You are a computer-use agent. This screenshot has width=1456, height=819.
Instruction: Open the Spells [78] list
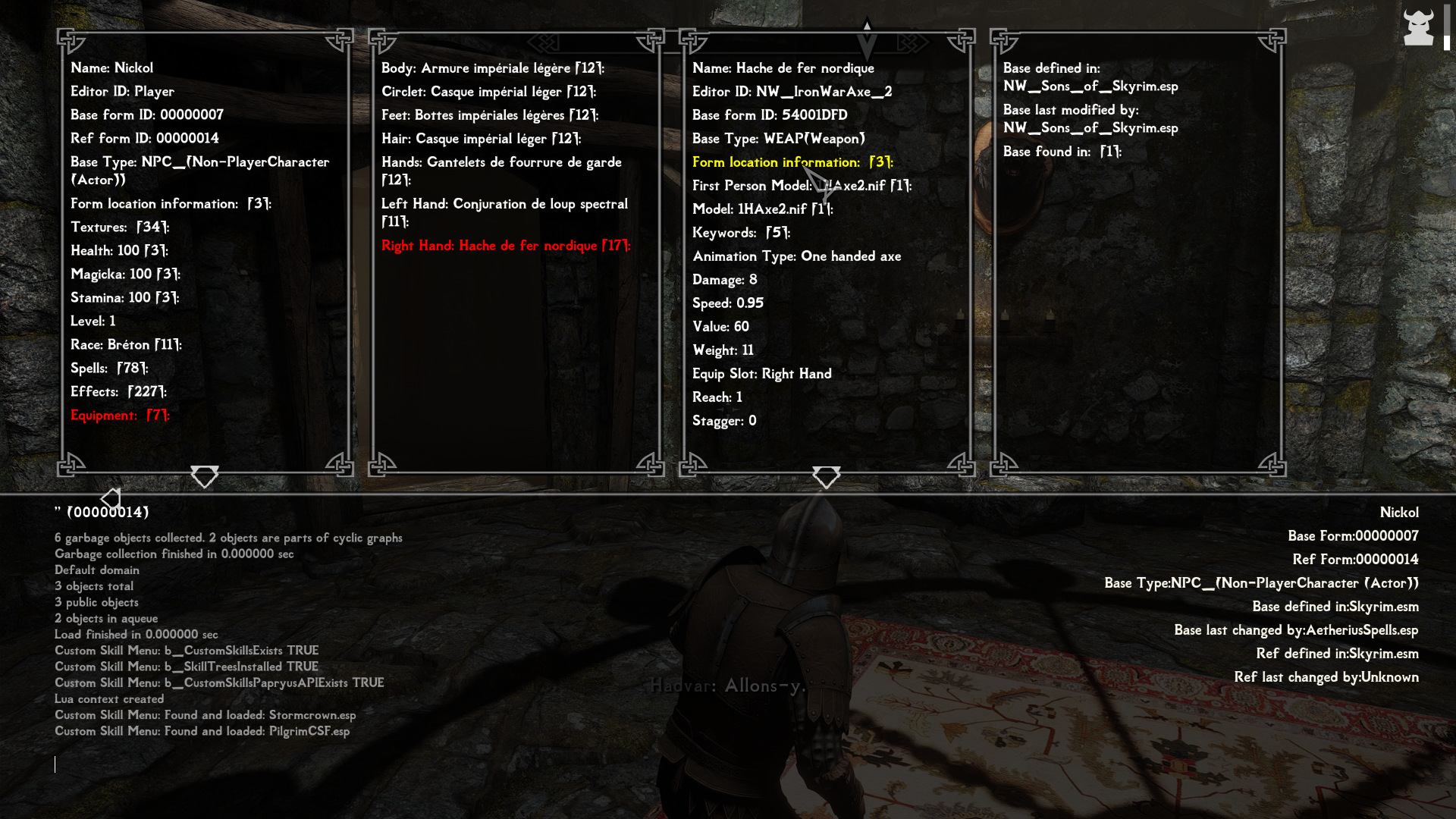pyautogui.click(x=109, y=369)
